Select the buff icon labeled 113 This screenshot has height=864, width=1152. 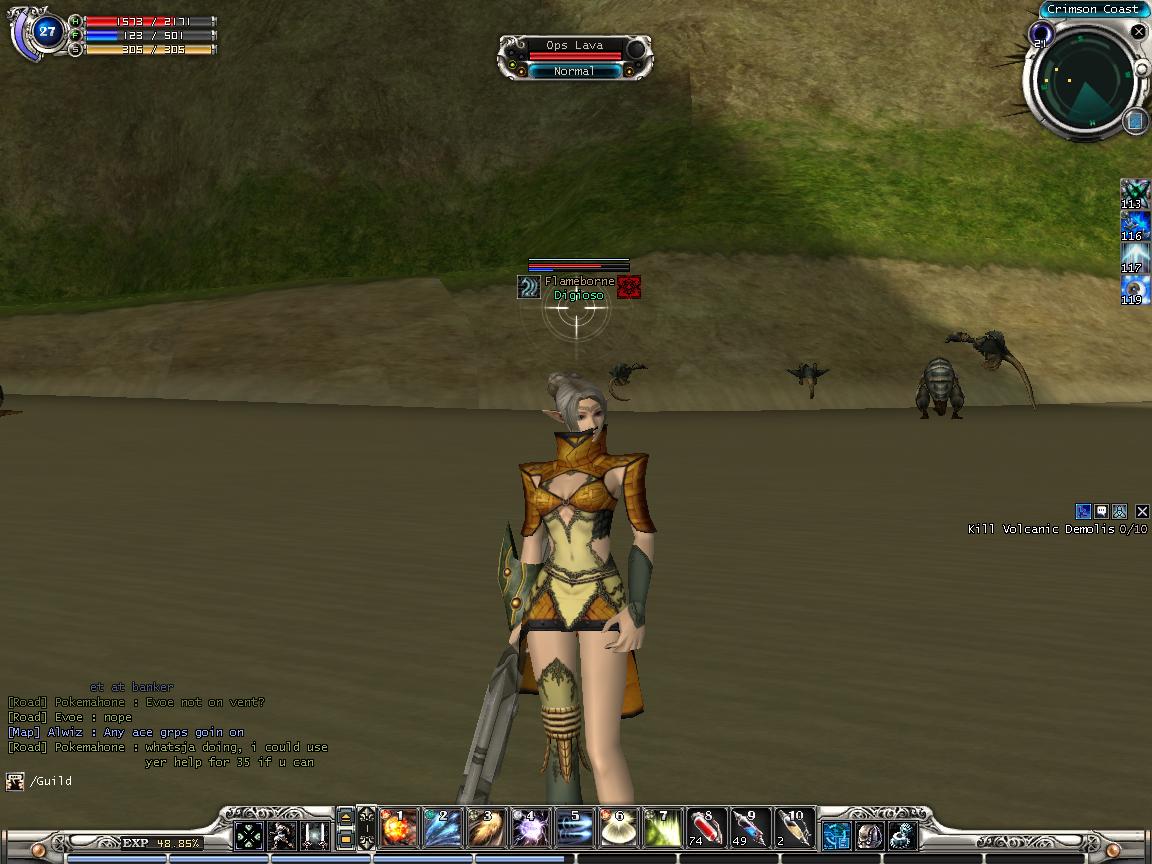(x=1134, y=192)
